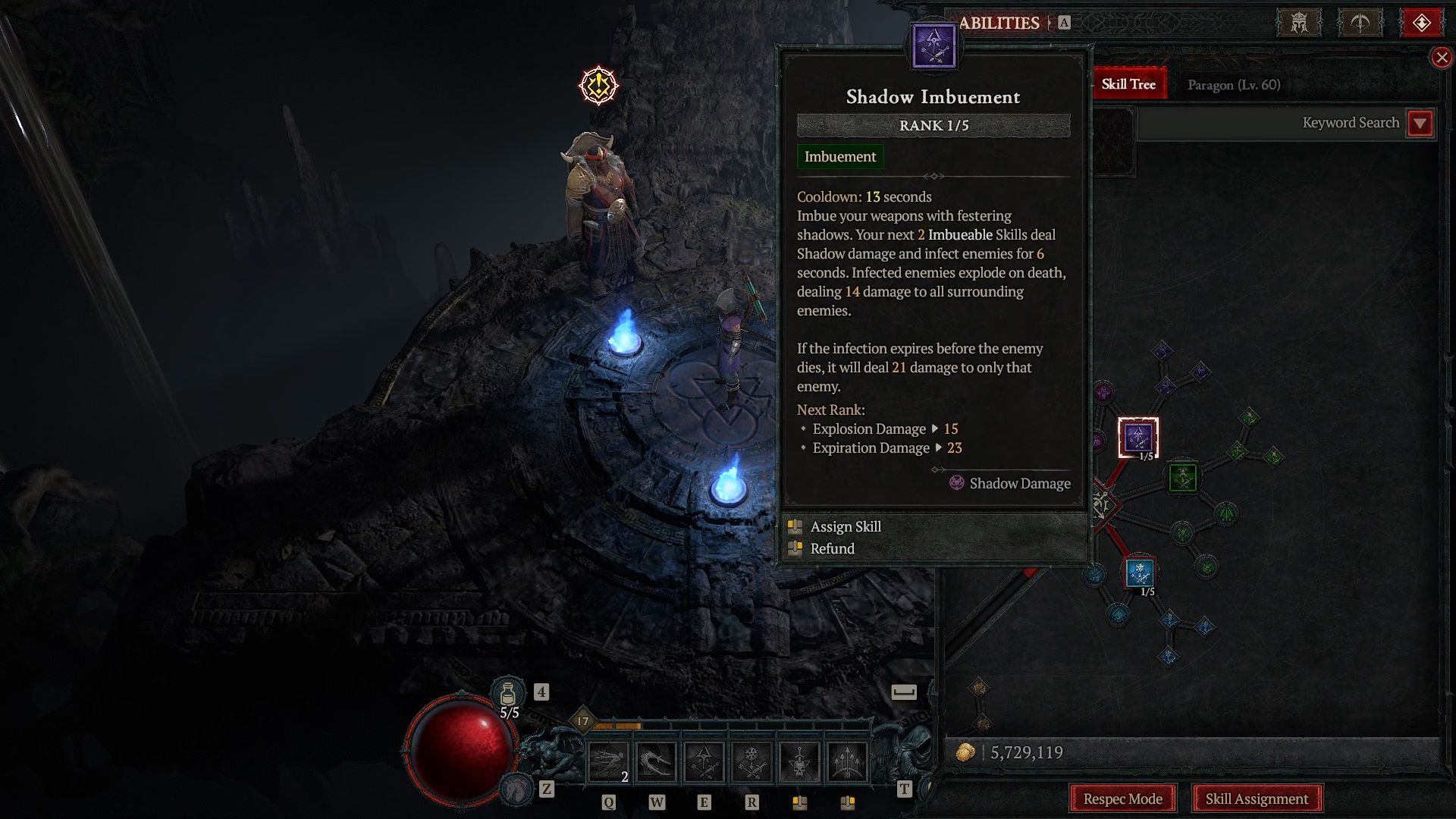Close the Abilities panel
Image resolution: width=1456 pixels, height=819 pixels.
1441,58
